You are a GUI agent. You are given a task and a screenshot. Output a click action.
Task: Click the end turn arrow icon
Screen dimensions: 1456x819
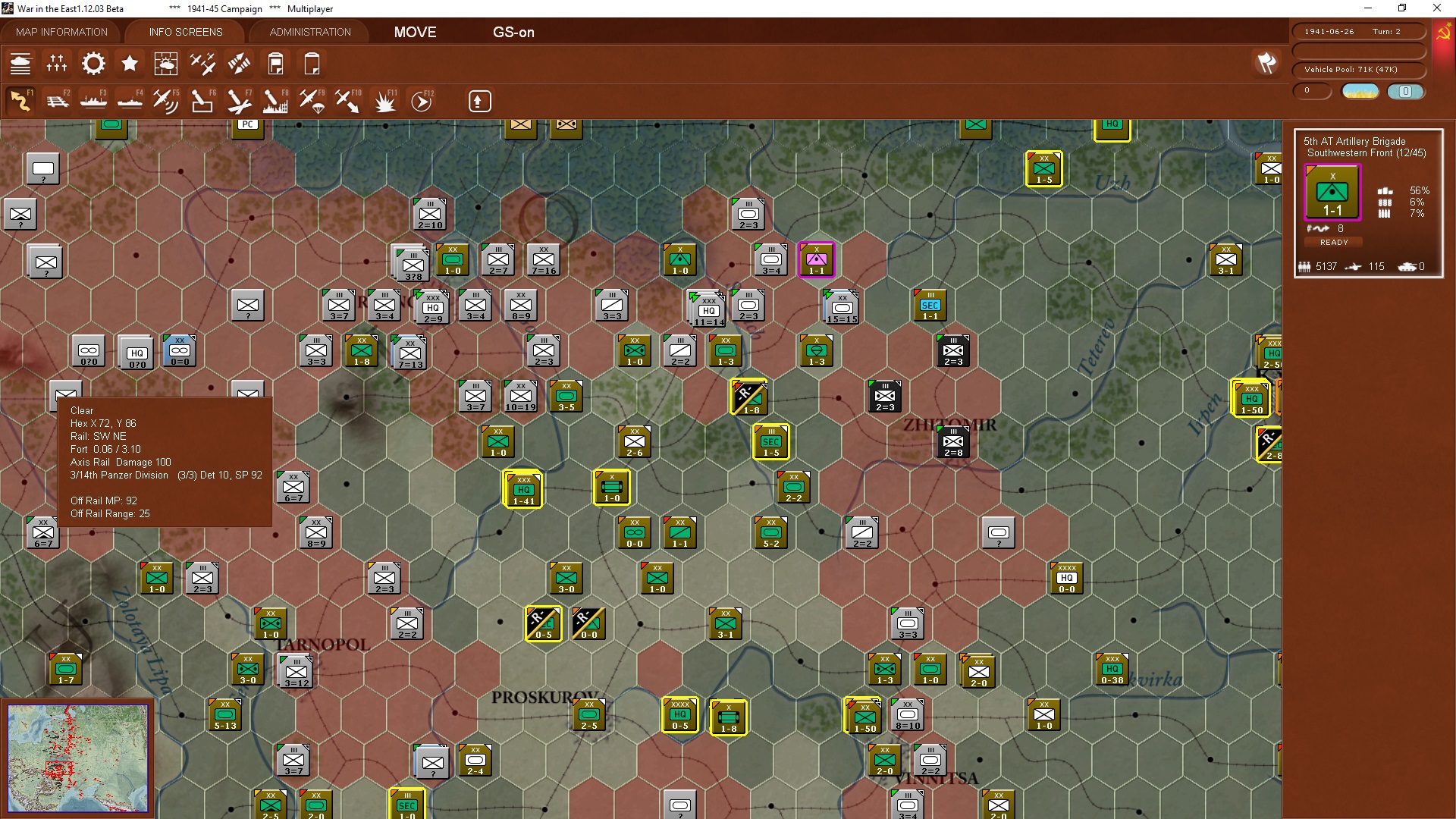coord(479,100)
